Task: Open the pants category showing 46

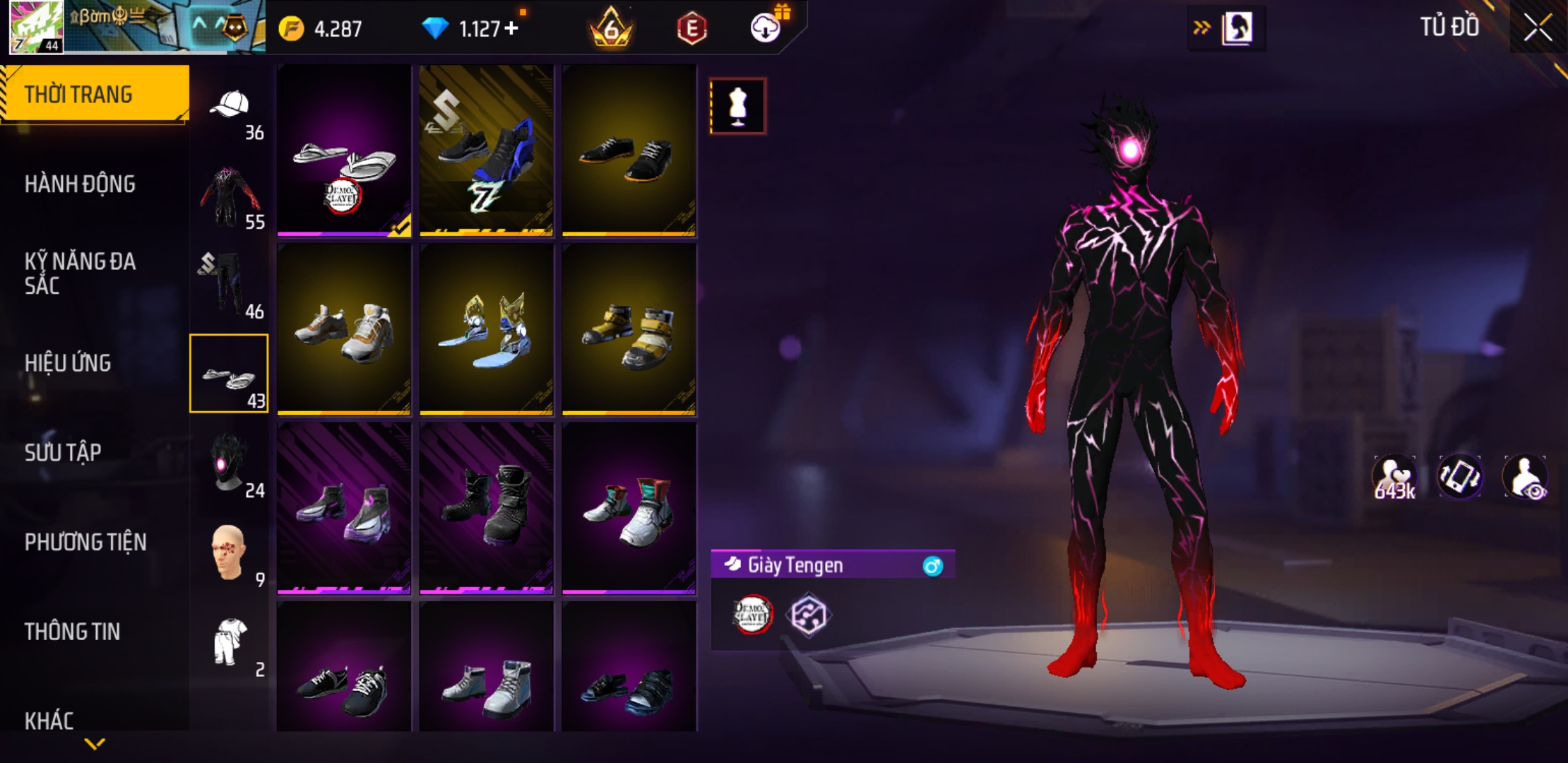Action: tap(230, 285)
